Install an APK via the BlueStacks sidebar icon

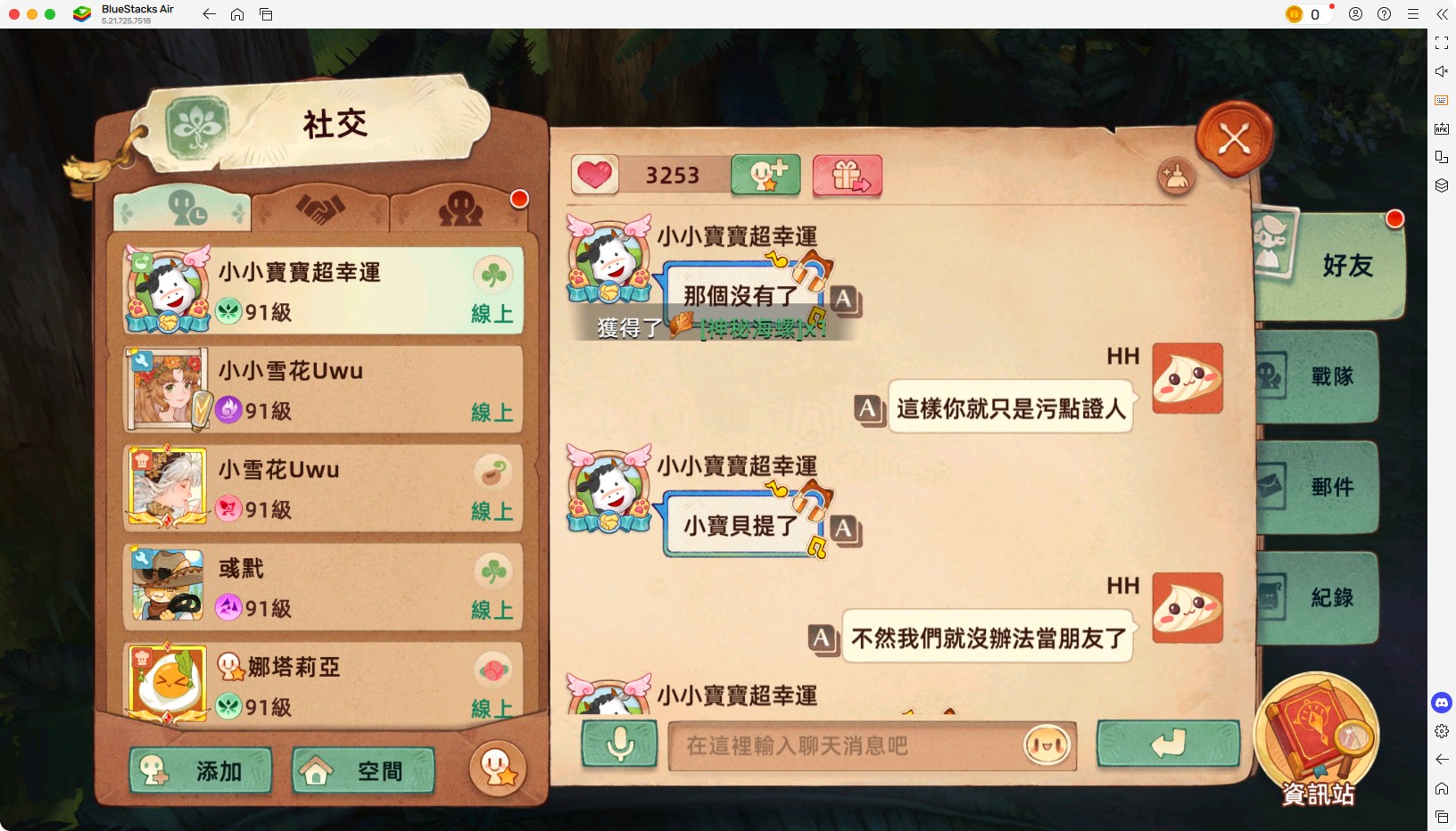pos(1443,128)
